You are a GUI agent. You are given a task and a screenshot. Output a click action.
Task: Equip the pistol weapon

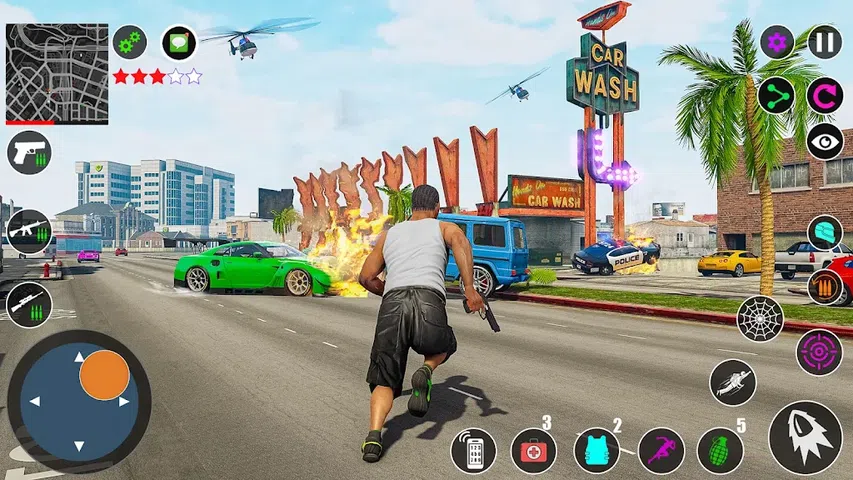point(27,153)
